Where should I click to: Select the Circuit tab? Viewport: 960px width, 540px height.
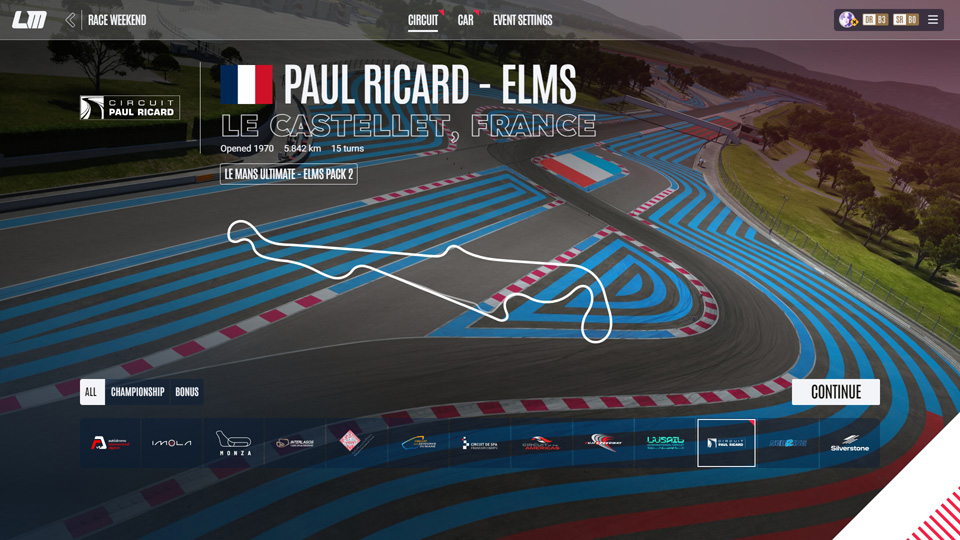point(423,20)
